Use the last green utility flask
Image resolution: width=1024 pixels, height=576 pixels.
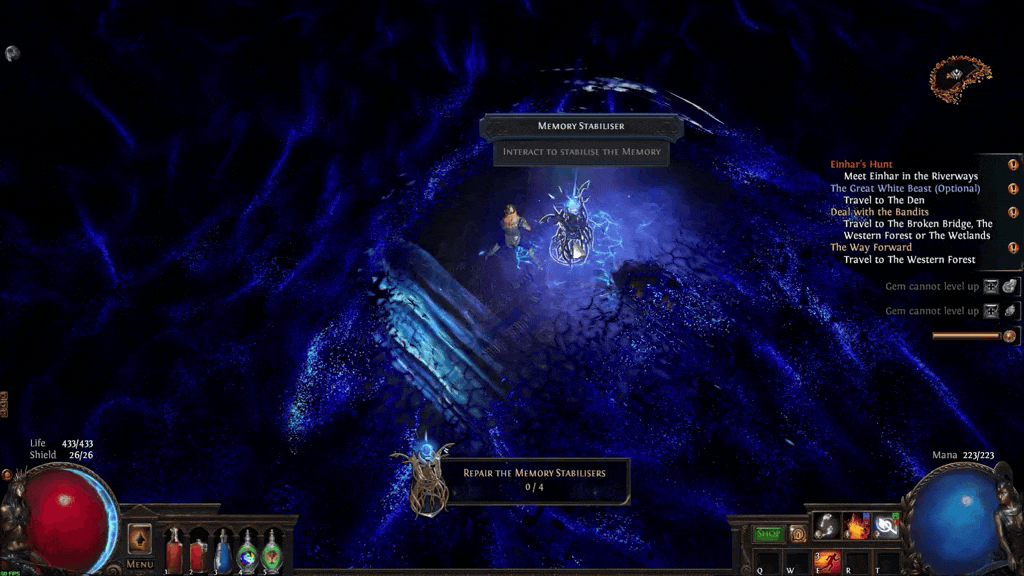click(x=272, y=550)
